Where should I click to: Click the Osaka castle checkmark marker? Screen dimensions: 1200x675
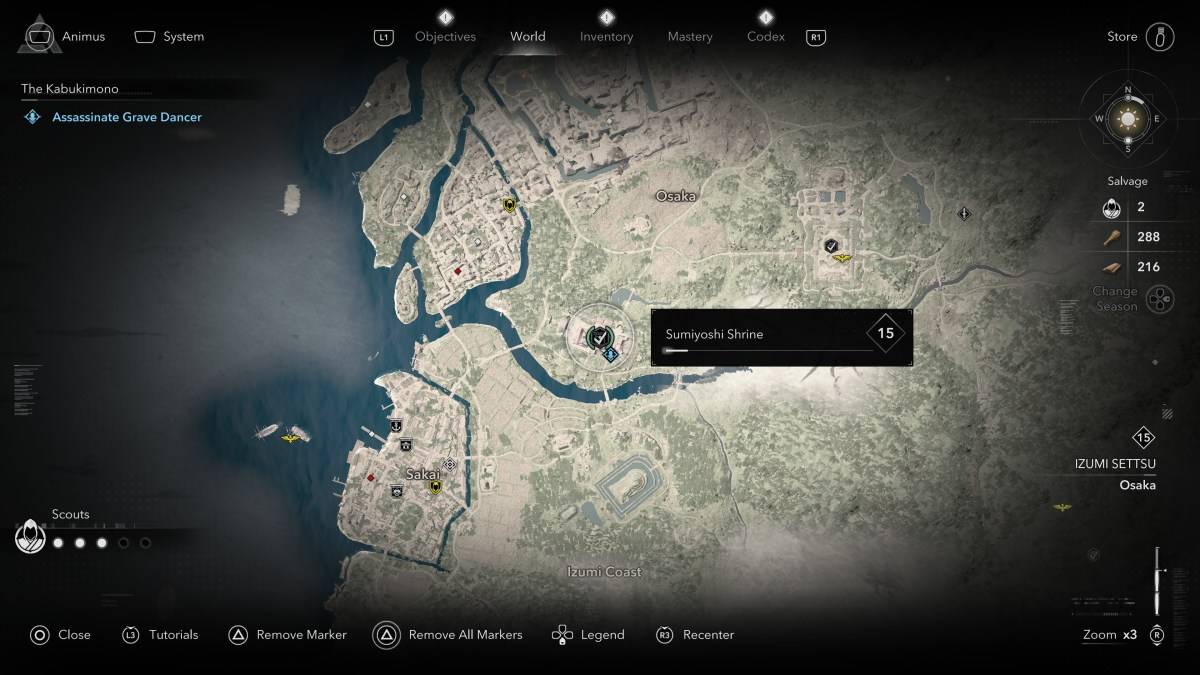[831, 245]
